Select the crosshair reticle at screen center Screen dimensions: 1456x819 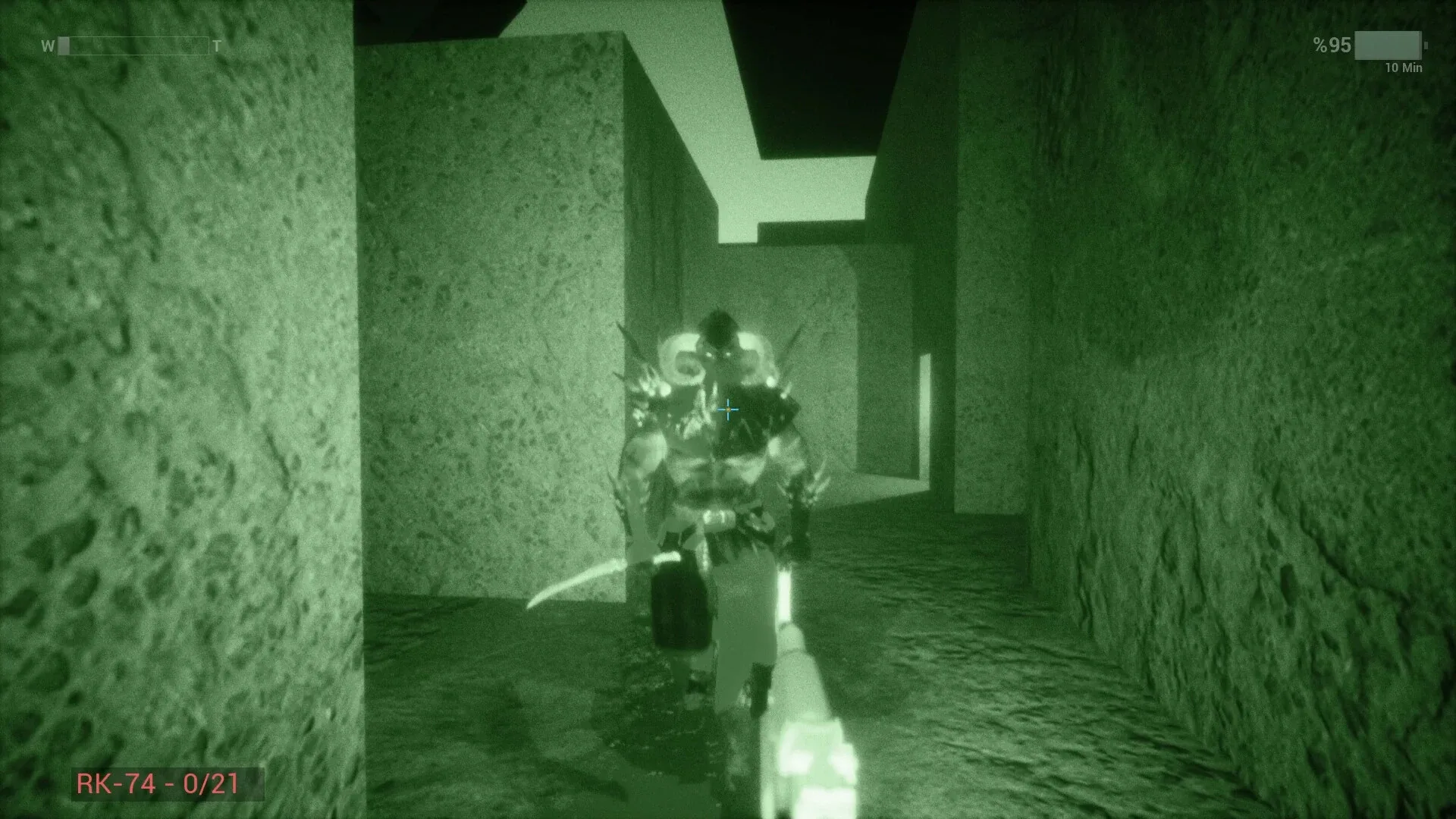point(728,409)
